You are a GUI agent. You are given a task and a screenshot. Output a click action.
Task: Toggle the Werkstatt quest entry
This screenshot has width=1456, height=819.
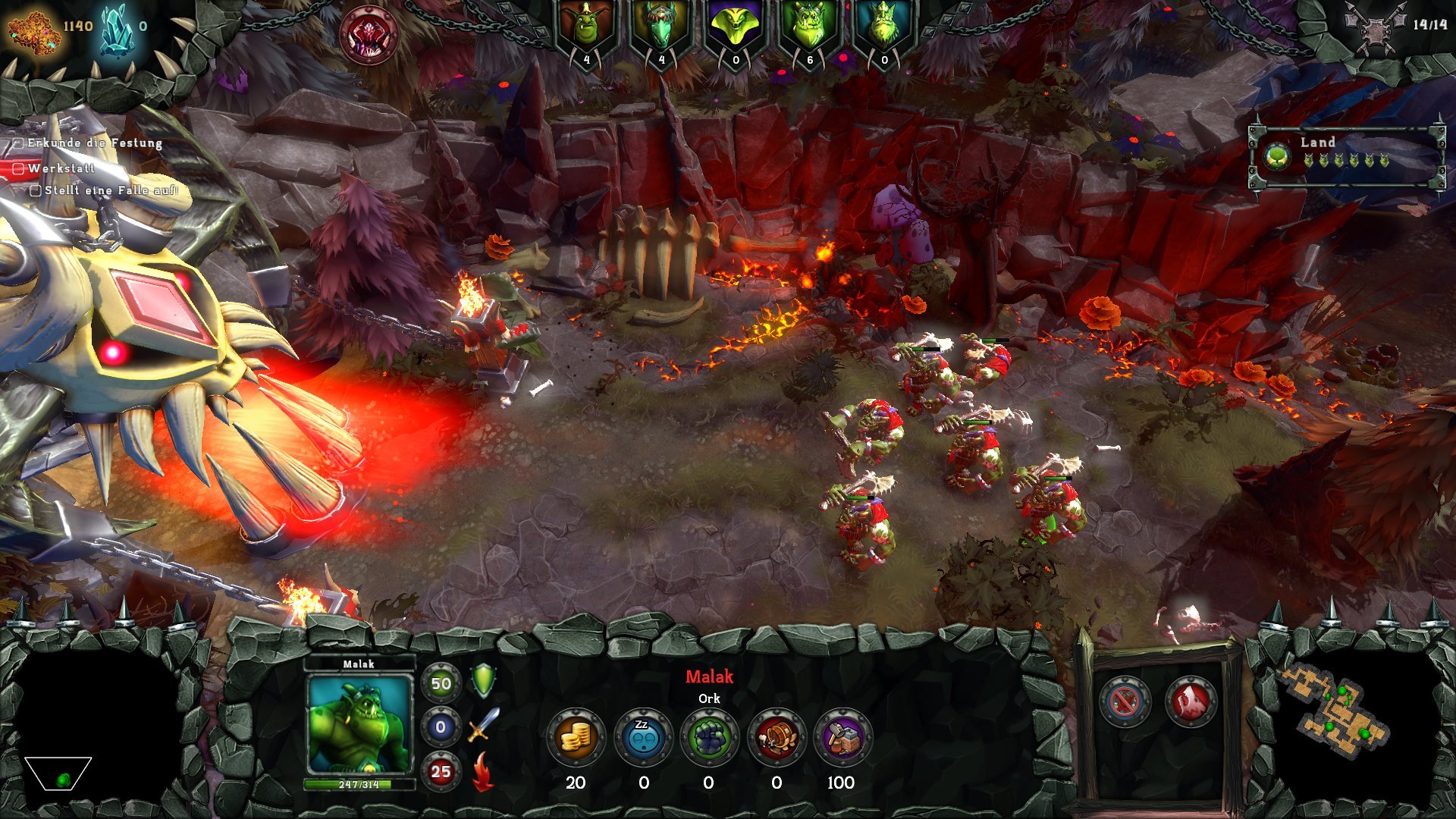pos(61,168)
